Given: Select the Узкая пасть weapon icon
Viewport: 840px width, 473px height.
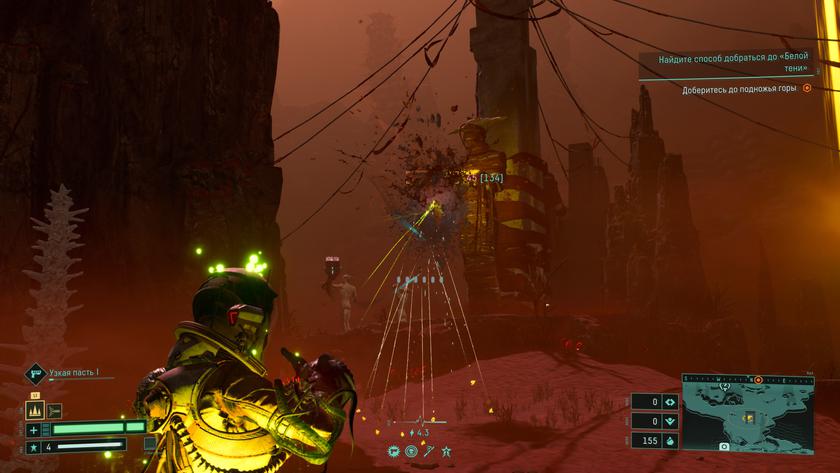Looking at the screenshot, I should tap(35, 374).
